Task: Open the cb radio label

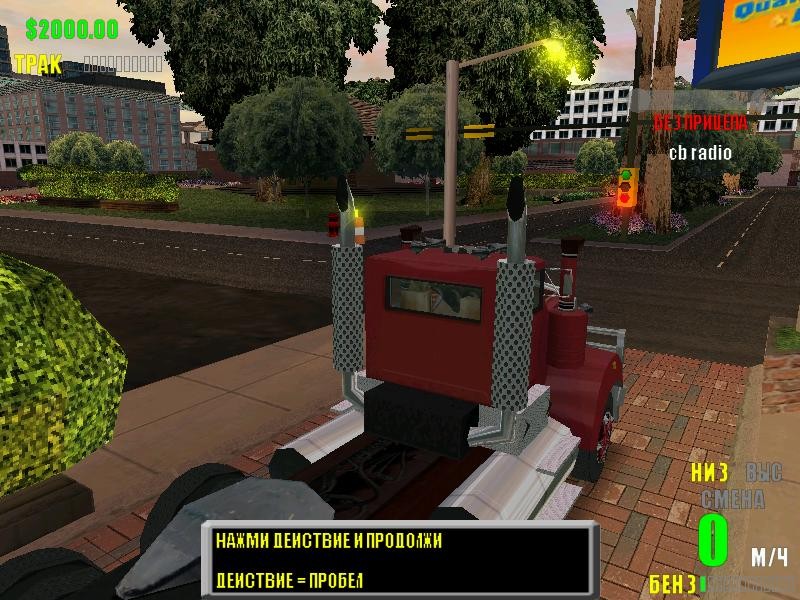Action: click(x=700, y=153)
